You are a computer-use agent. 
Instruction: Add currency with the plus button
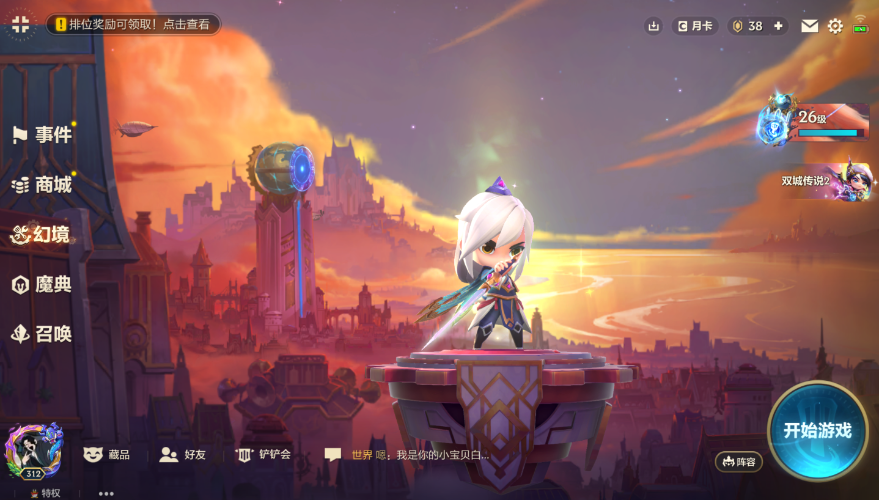click(x=779, y=26)
